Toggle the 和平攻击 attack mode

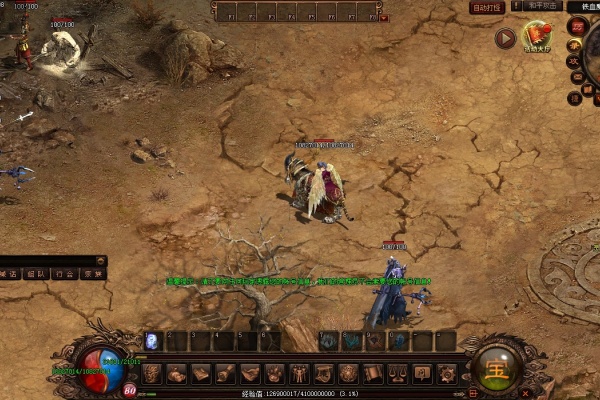click(x=542, y=6)
